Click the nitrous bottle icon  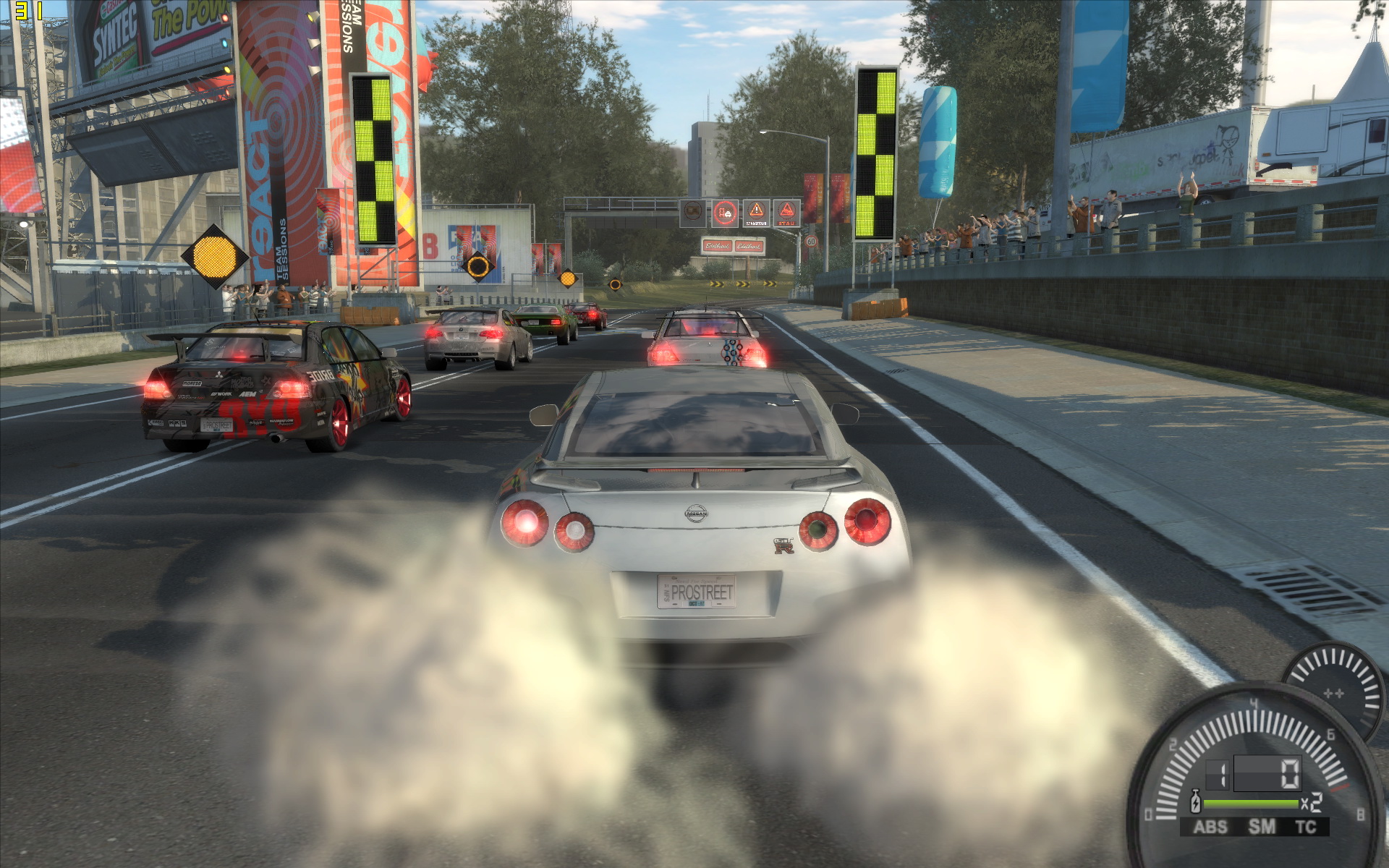1196,802
